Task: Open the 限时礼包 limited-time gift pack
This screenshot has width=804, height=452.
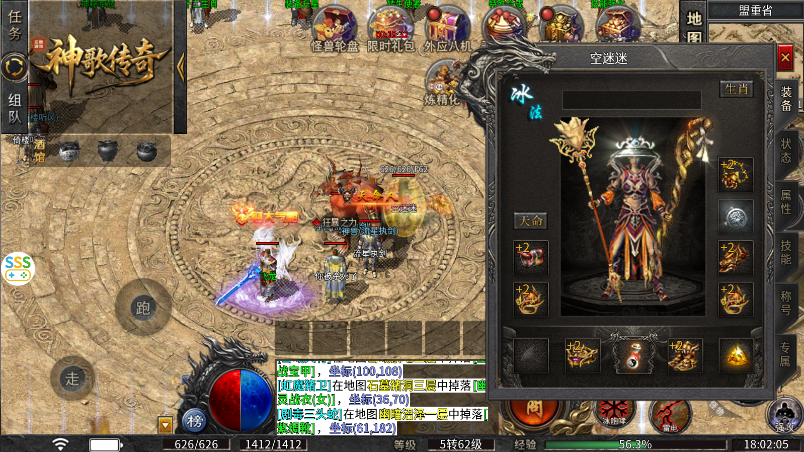Action: [x=391, y=28]
